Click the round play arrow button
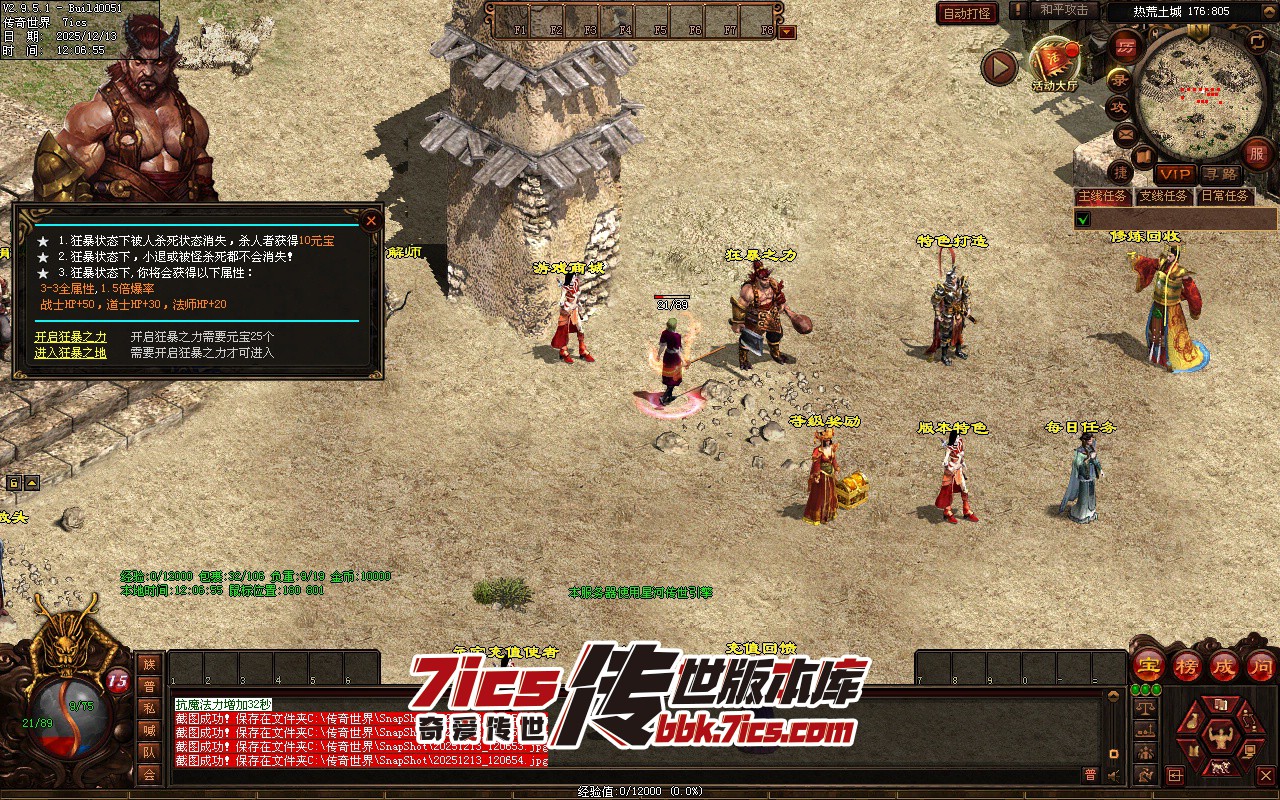 point(998,67)
